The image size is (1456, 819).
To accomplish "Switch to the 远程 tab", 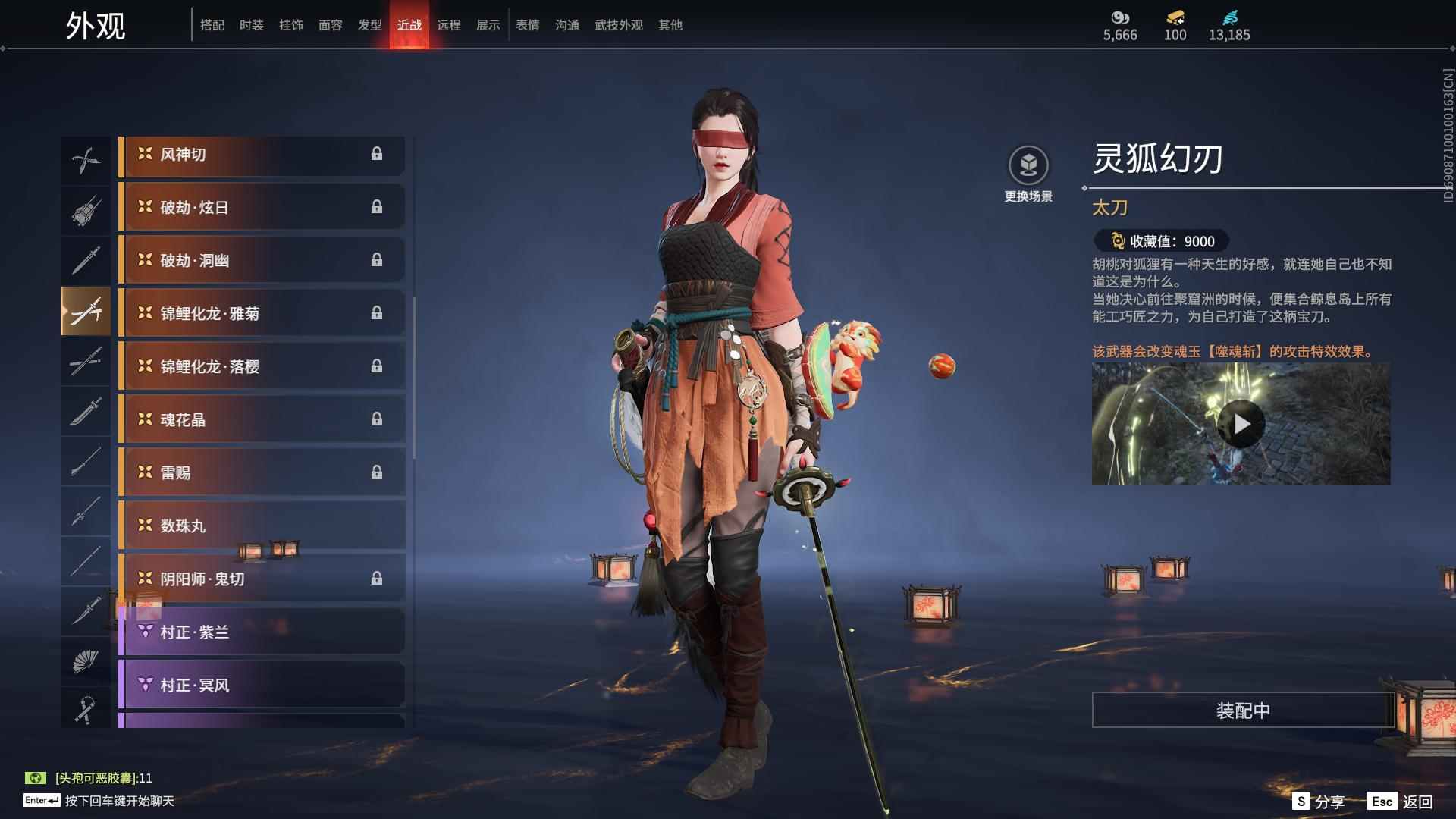I will coord(450,24).
